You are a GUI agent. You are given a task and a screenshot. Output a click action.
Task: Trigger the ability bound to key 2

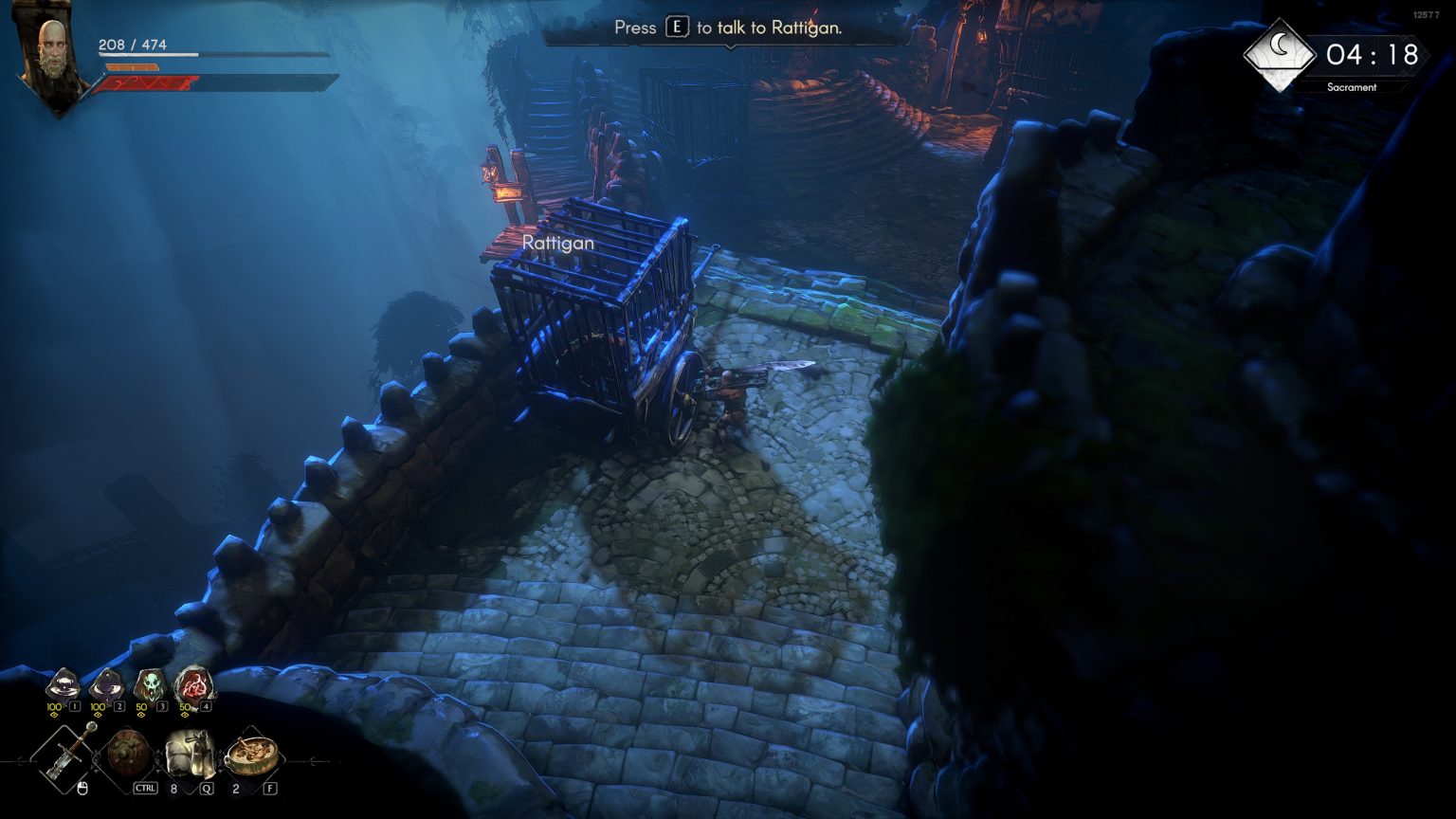[x=105, y=683]
